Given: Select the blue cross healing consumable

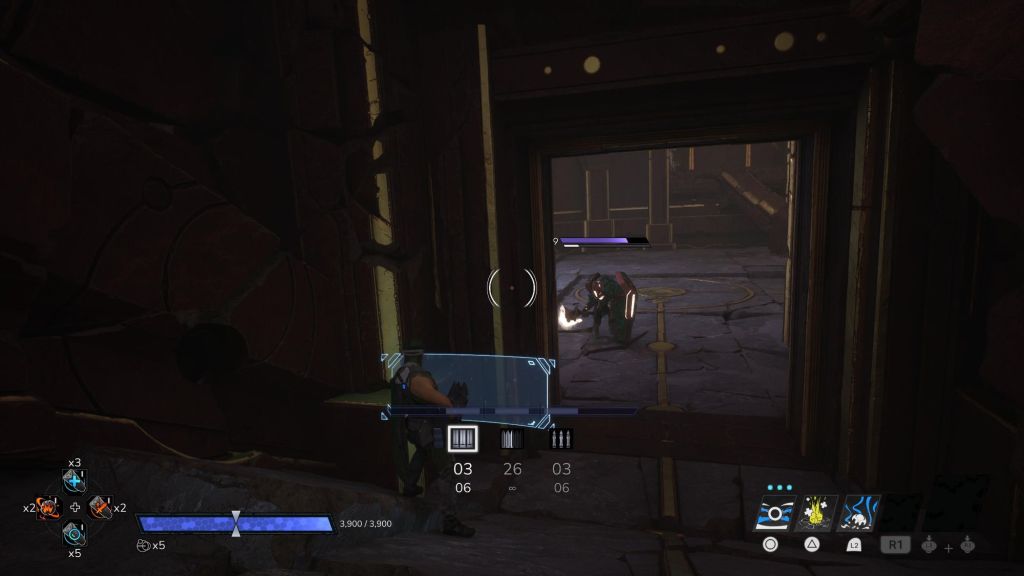Looking at the screenshot, I should click(75, 481).
